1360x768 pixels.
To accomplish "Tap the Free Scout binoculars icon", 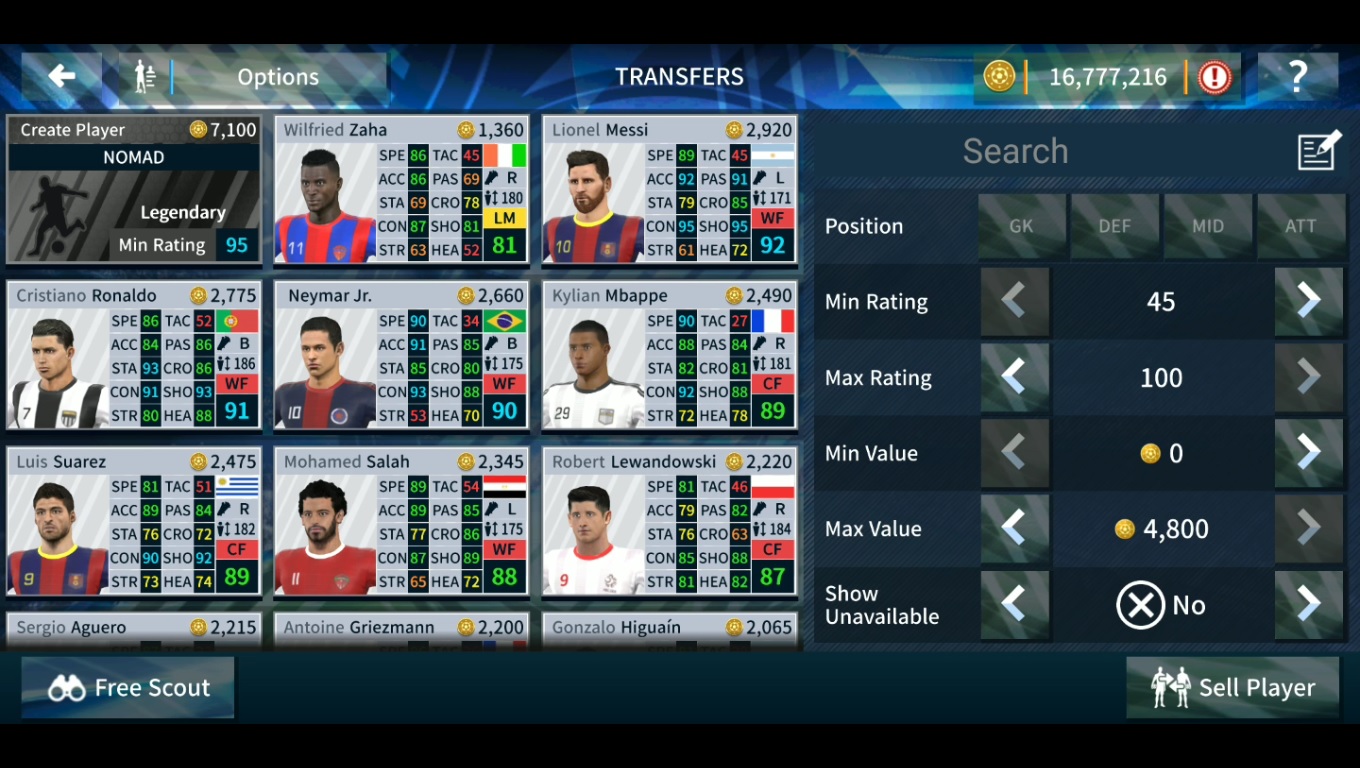I will 68,687.
